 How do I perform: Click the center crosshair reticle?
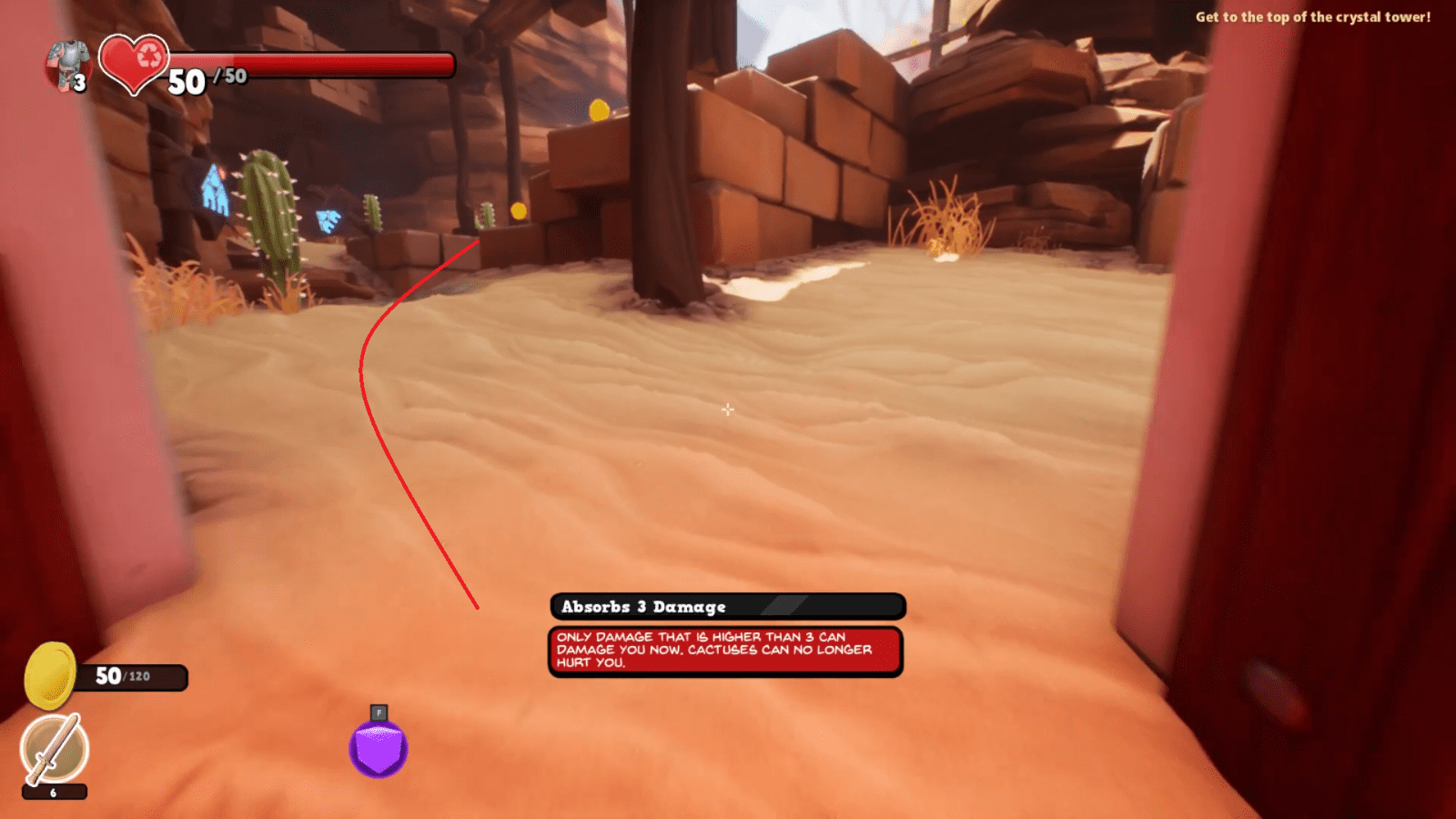pos(728,410)
